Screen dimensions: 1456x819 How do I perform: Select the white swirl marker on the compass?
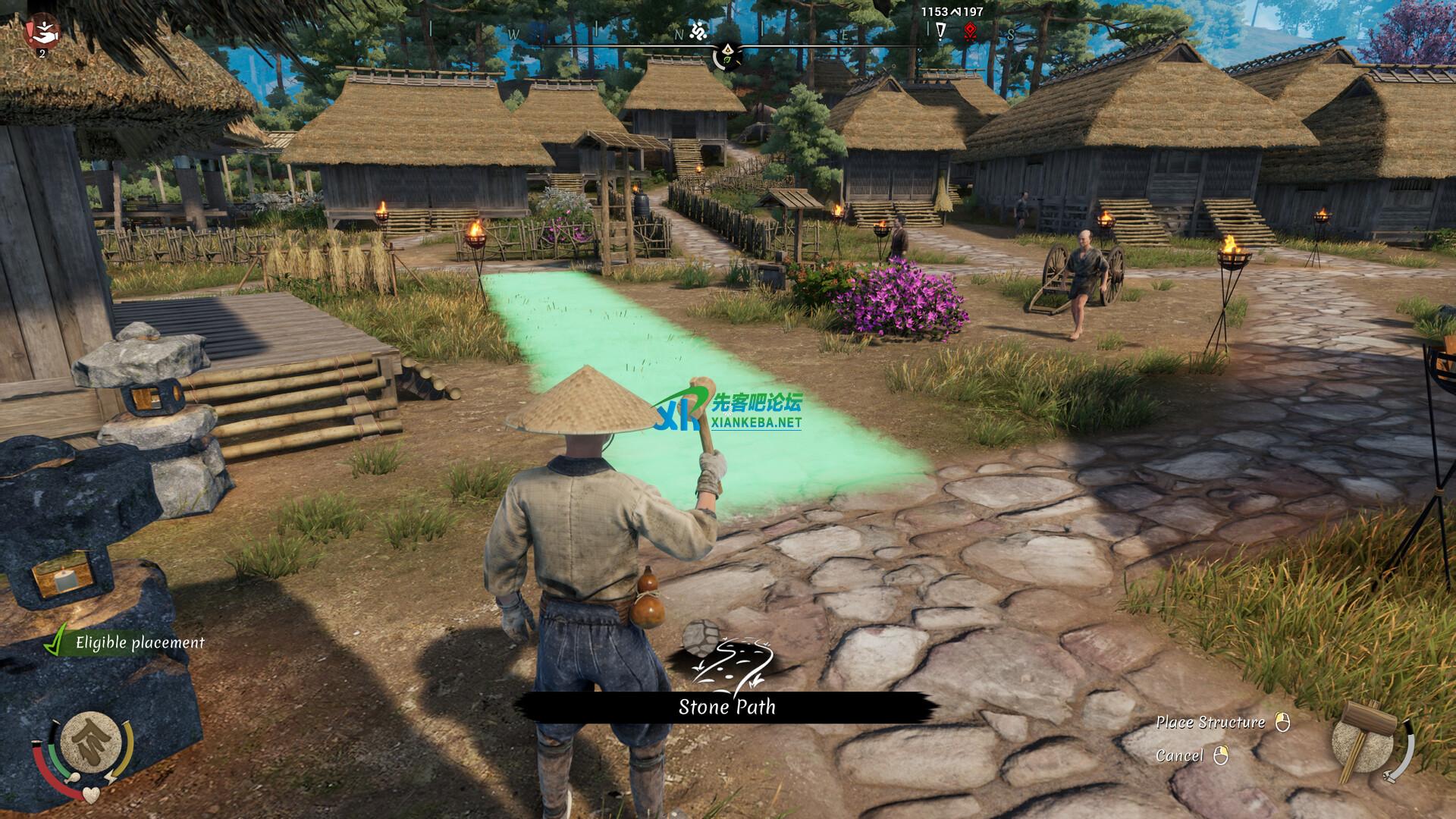(x=698, y=32)
